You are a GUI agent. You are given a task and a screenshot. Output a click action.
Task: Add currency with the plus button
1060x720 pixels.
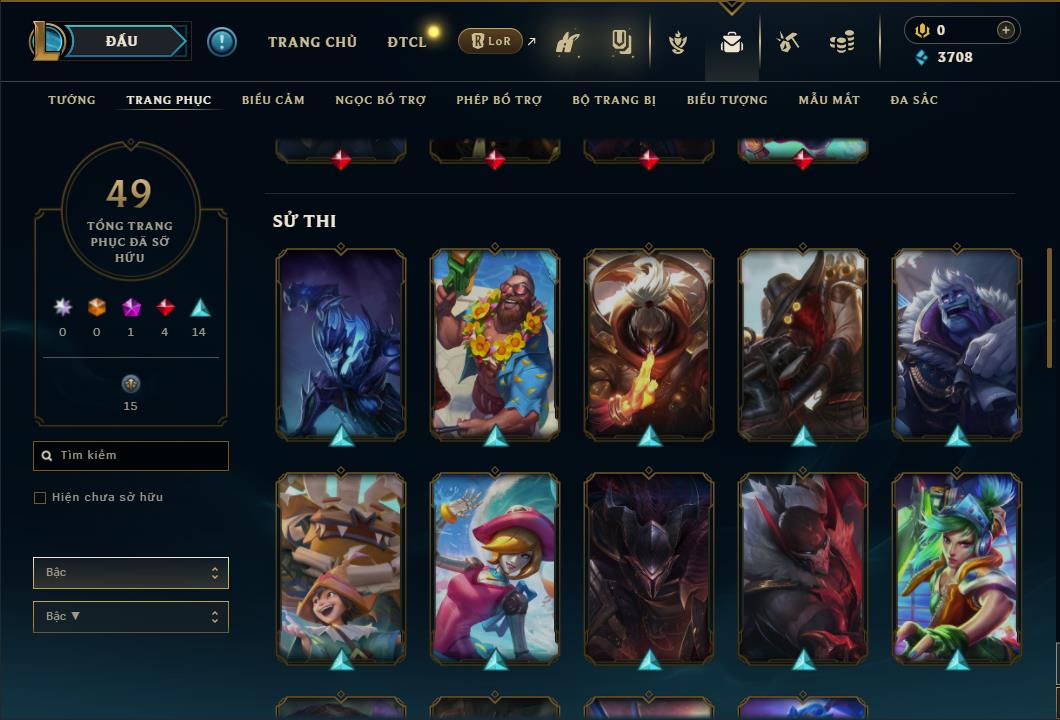(x=1006, y=30)
